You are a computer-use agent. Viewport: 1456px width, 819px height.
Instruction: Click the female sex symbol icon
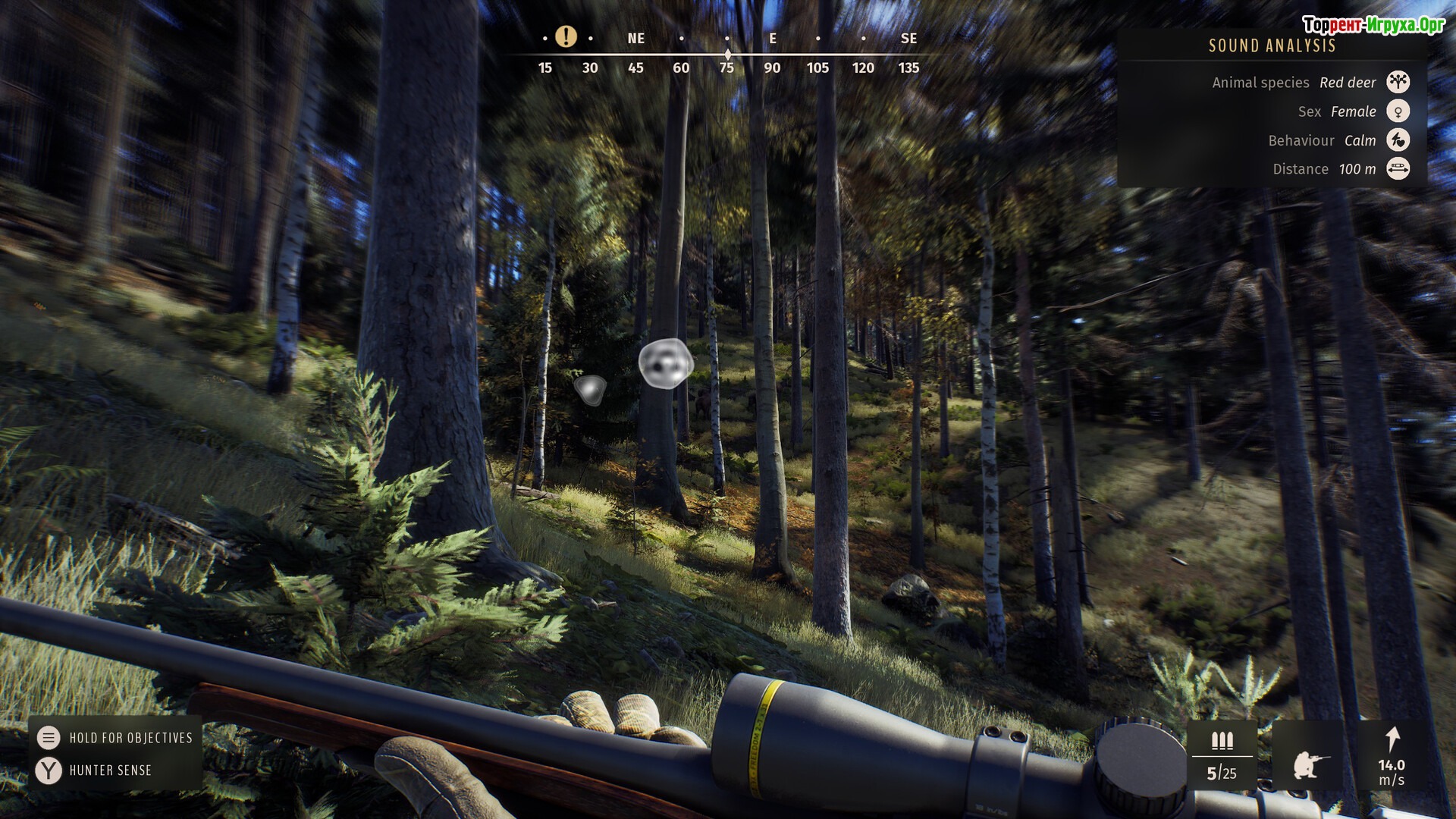[1398, 111]
